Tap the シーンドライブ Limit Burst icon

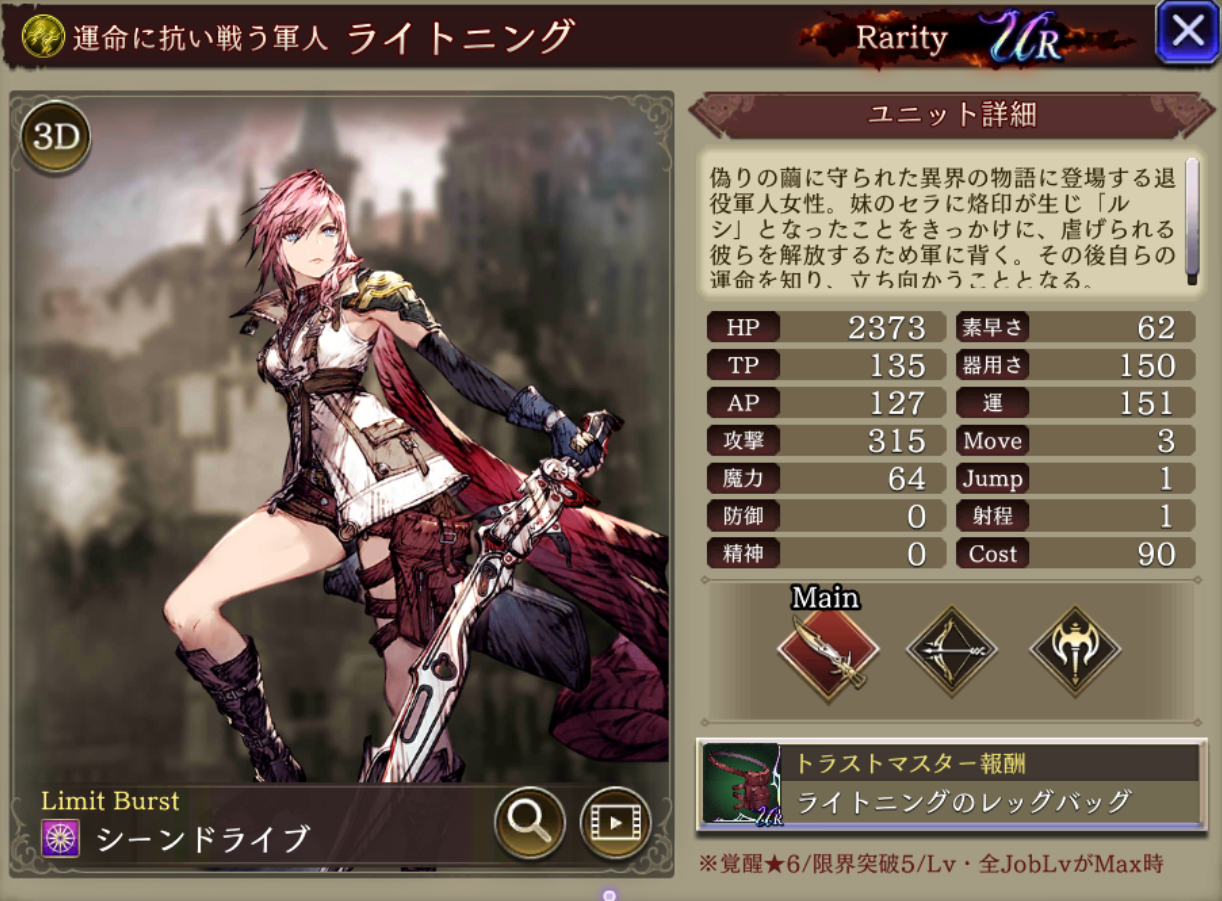pos(60,838)
